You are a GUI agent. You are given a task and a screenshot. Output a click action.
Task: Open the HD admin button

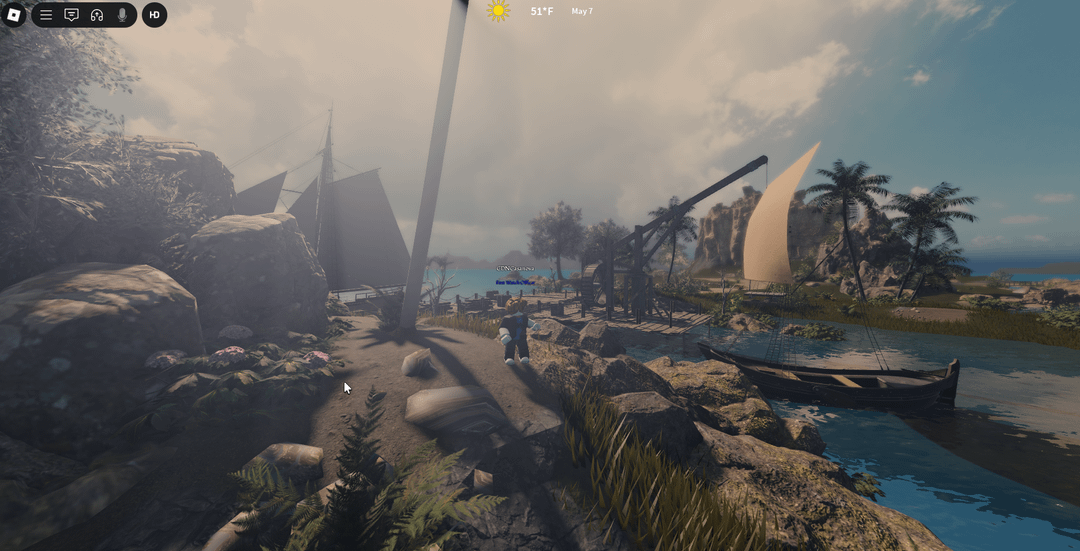(x=154, y=15)
